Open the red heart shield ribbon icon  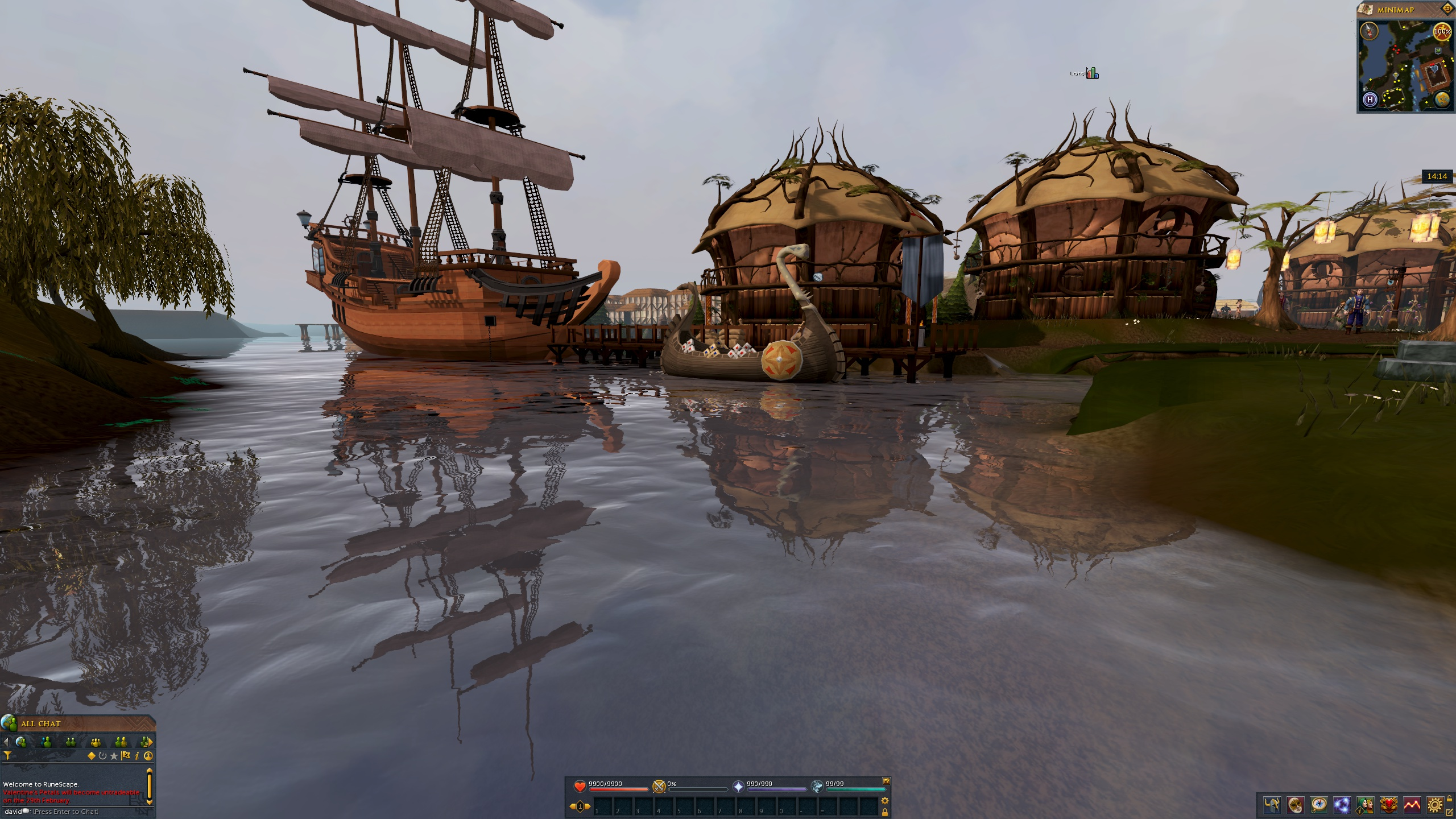(x=1388, y=805)
